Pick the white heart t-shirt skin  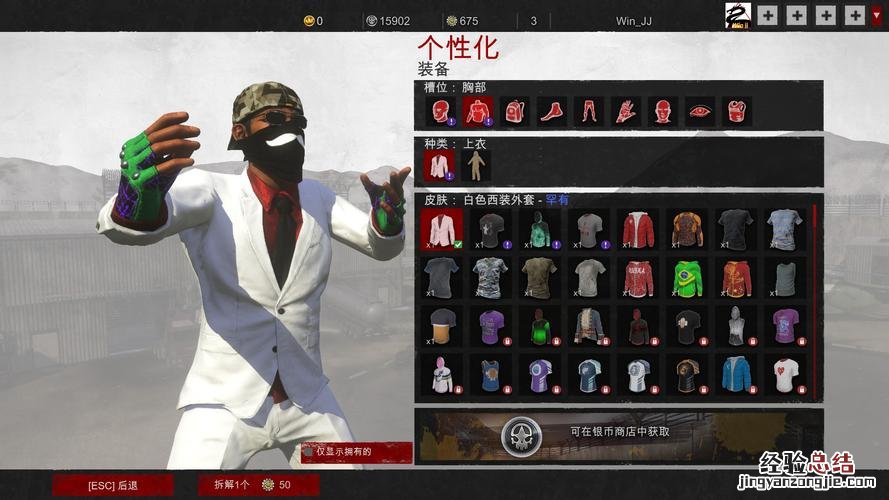pos(786,374)
